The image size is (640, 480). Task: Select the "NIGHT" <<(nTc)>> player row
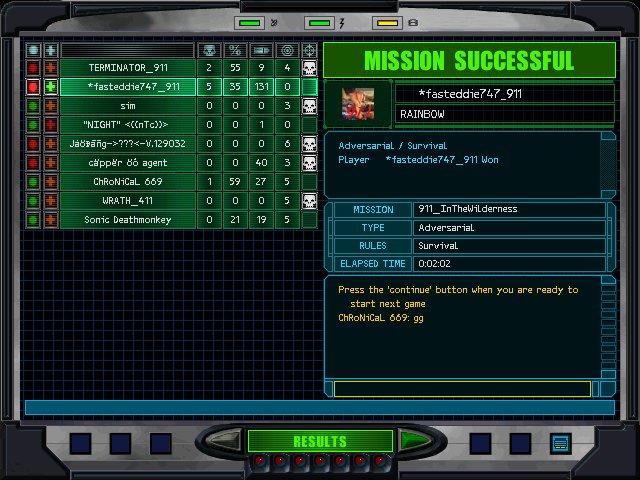tap(127, 125)
